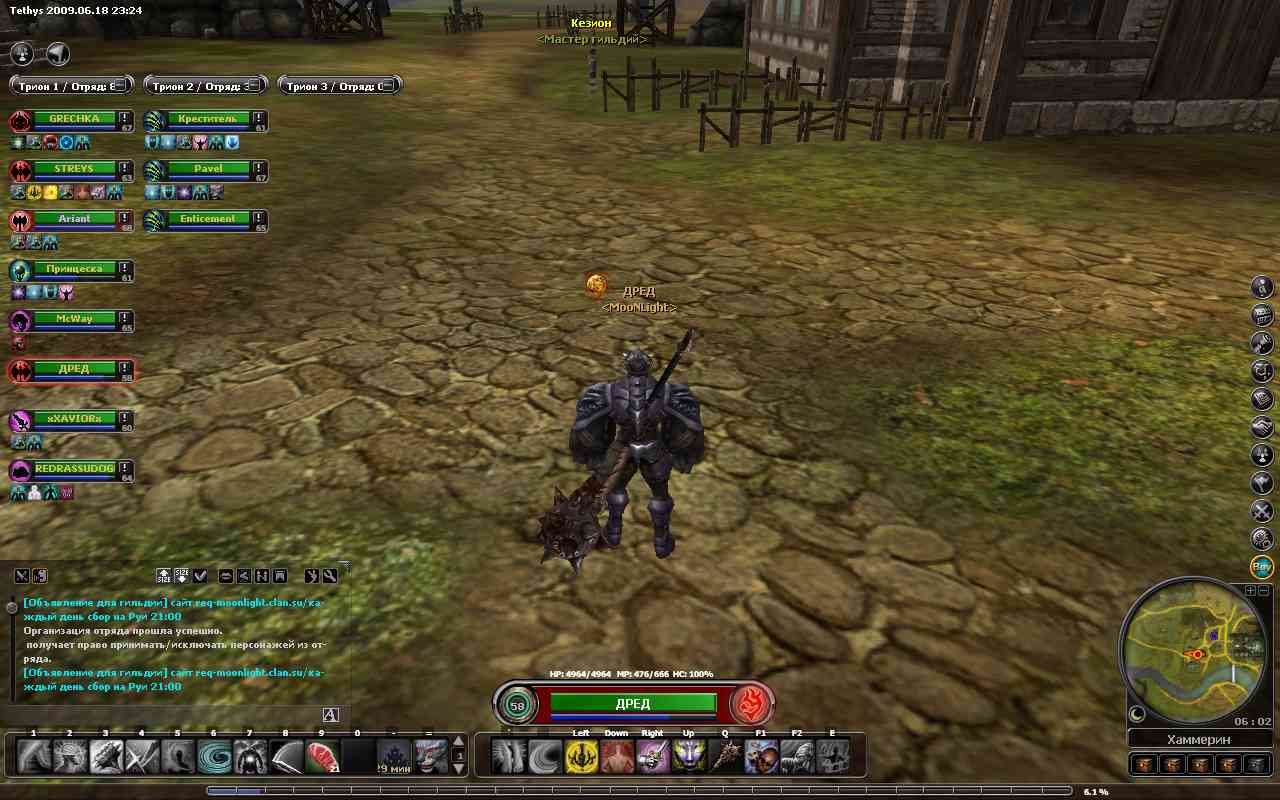The width and height of the screenshot is (1280, 800).
Task: Use the purple demon mask skill bound to Up
Action: pyautogui.click(x=688, y=756)
